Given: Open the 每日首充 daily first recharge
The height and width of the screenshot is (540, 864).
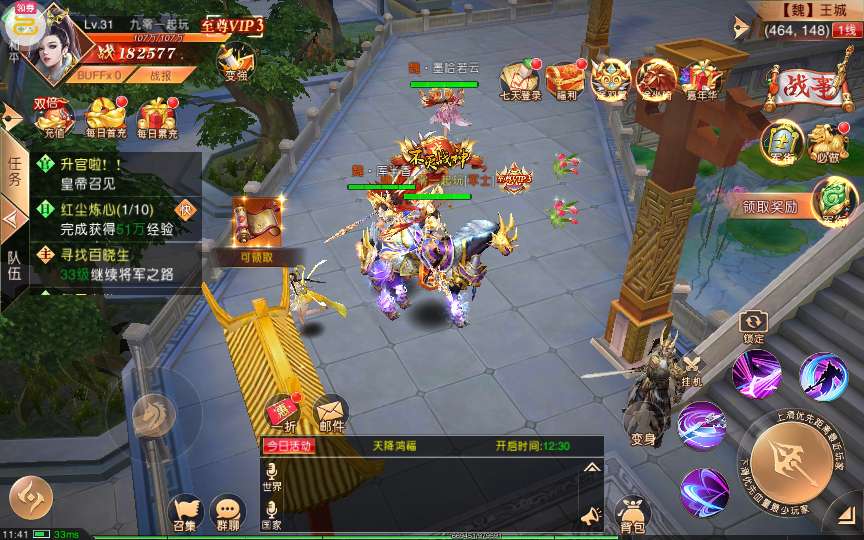Looking at the screenshot, I should 105,118.
